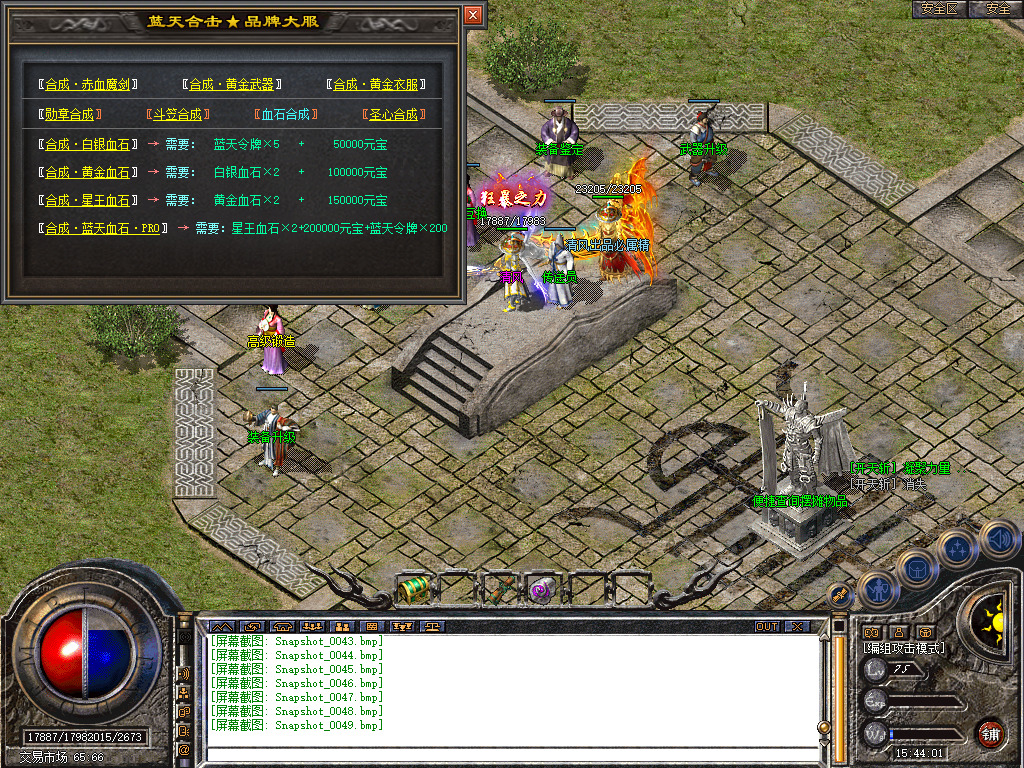
Task: Select the 合成·黄金衣服 link
Action: point(375,85)
